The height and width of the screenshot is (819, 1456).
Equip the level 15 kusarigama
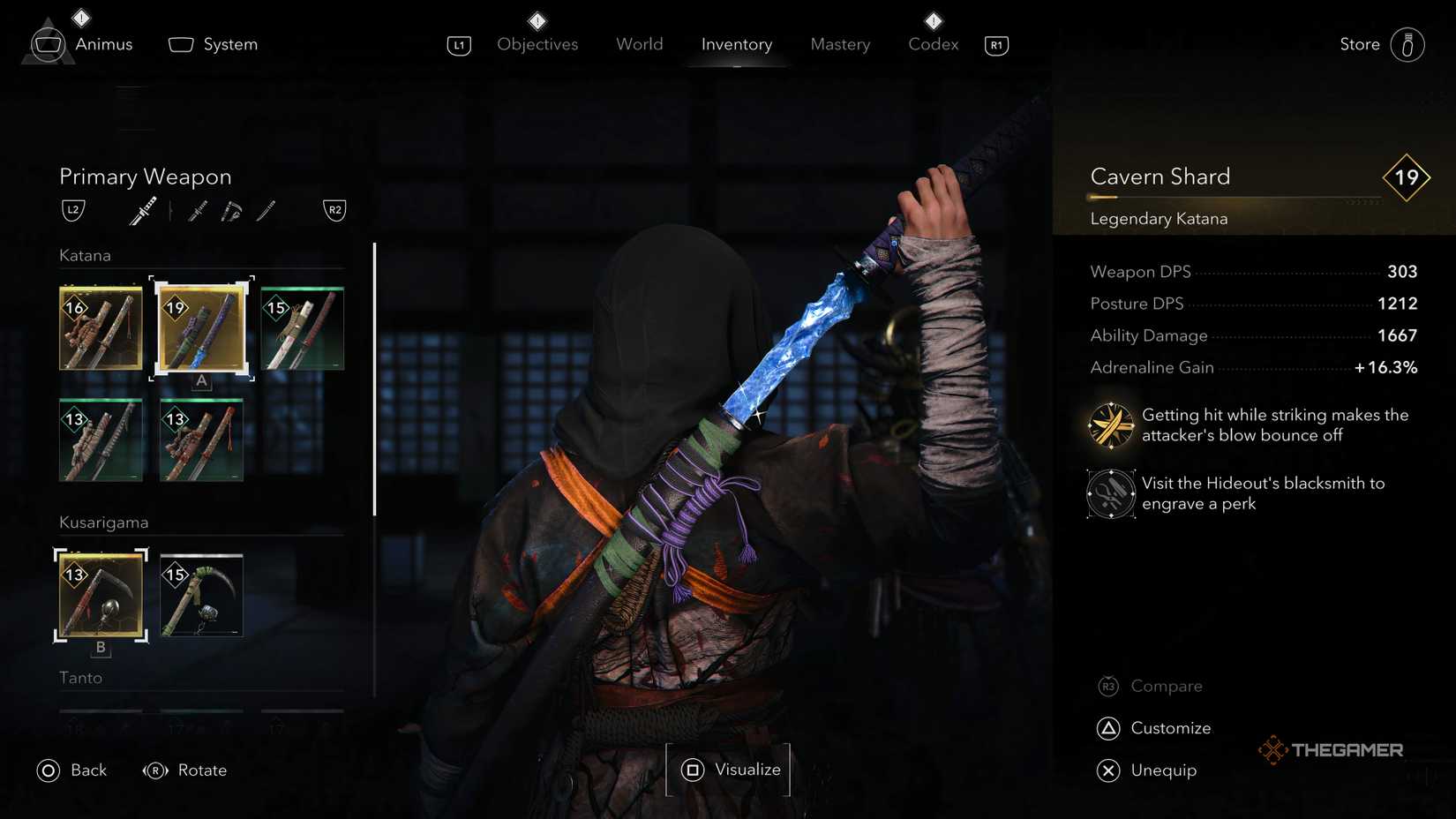tap(201, 596)
